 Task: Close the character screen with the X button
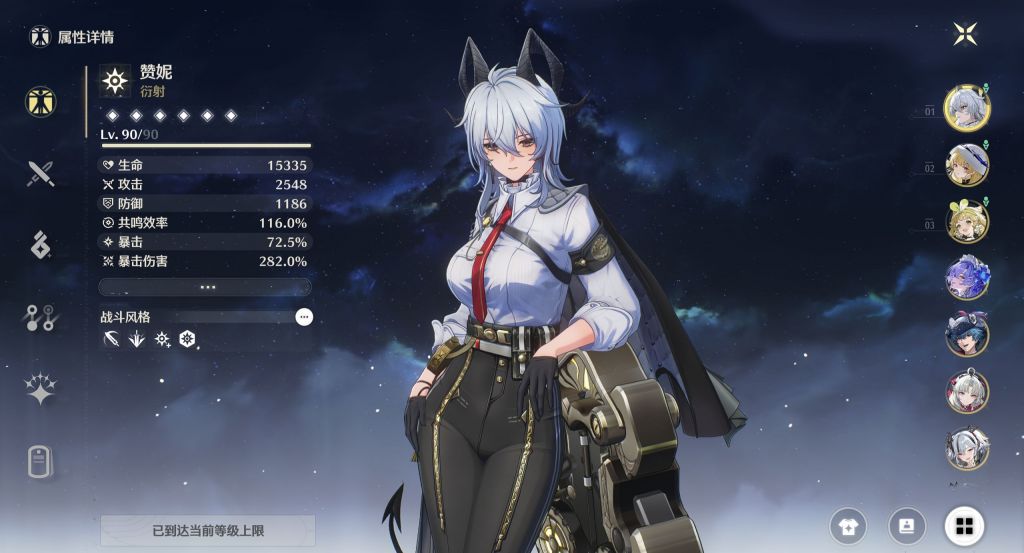tap(964, 34)
